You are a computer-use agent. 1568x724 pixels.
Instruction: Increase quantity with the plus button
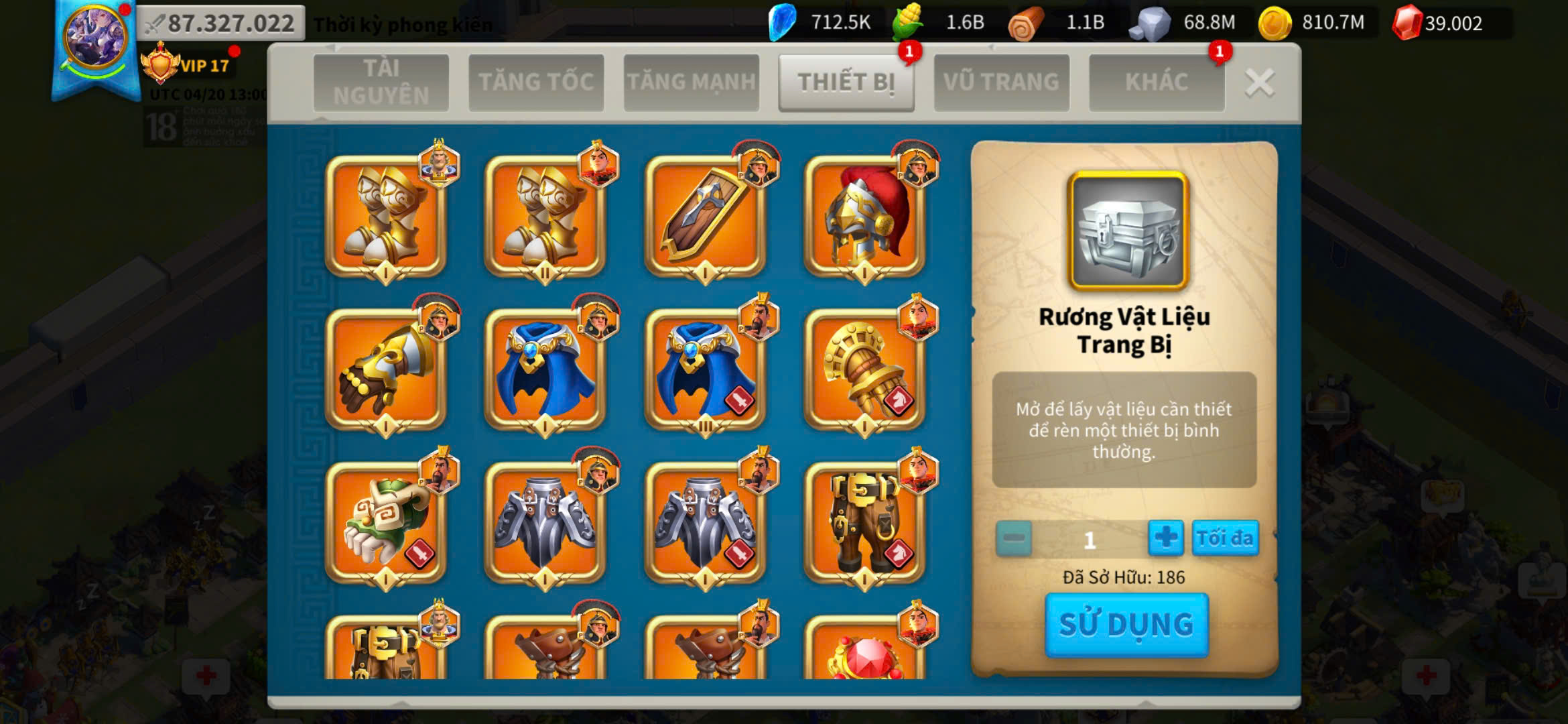click(x=1165, y=538)
